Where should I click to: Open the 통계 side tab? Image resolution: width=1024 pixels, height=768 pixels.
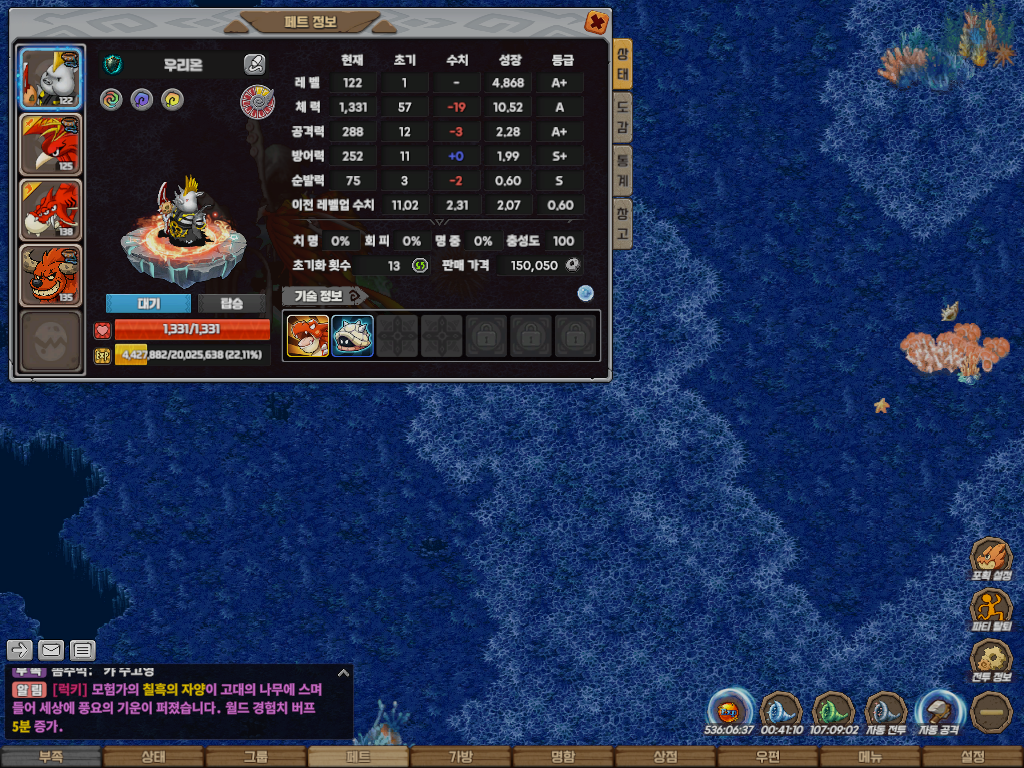pyautogui.click(x=622, y=169)
